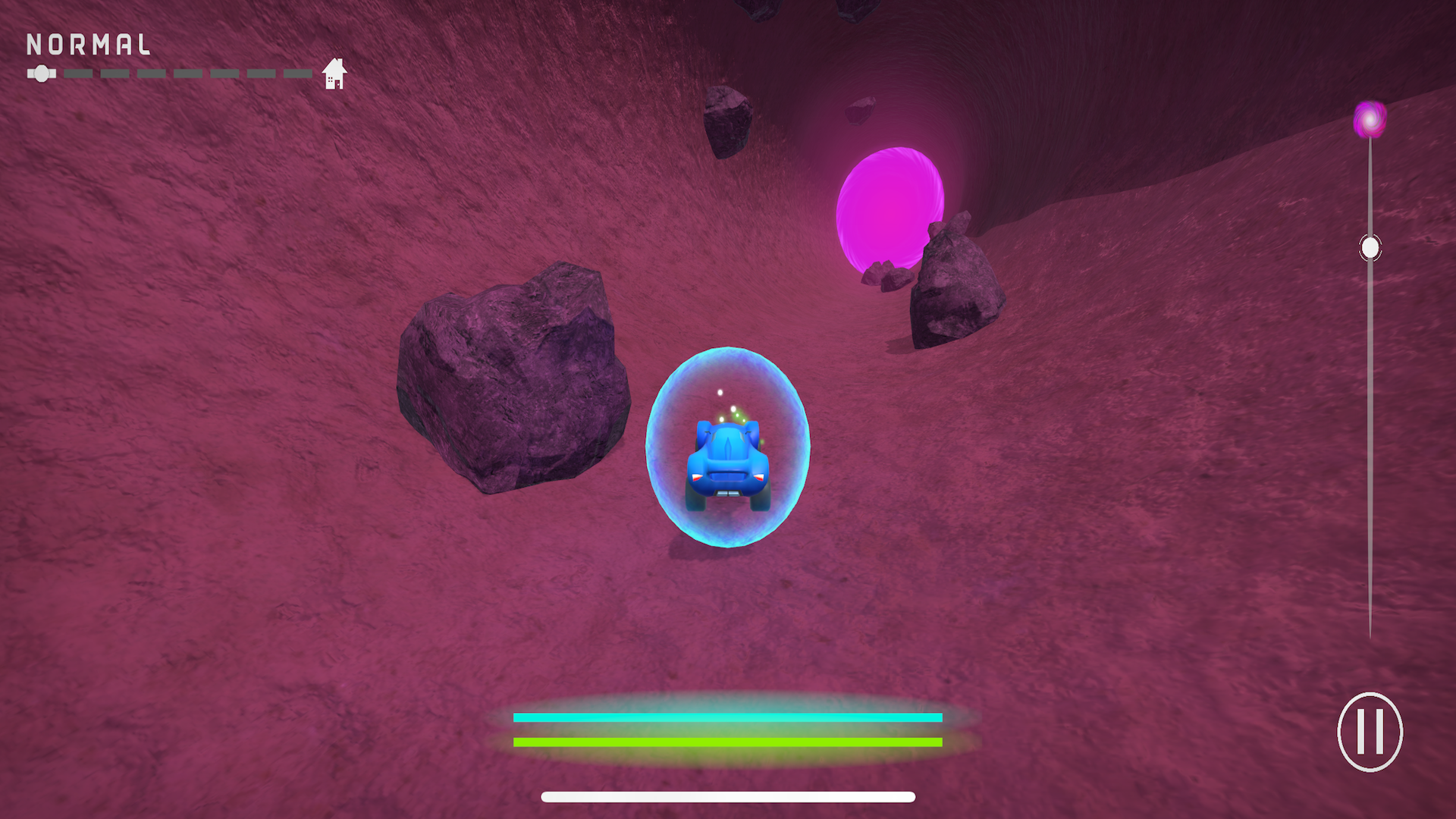
Task: Click the home icon on the level progress bar
Action: (x=334, y=73)
